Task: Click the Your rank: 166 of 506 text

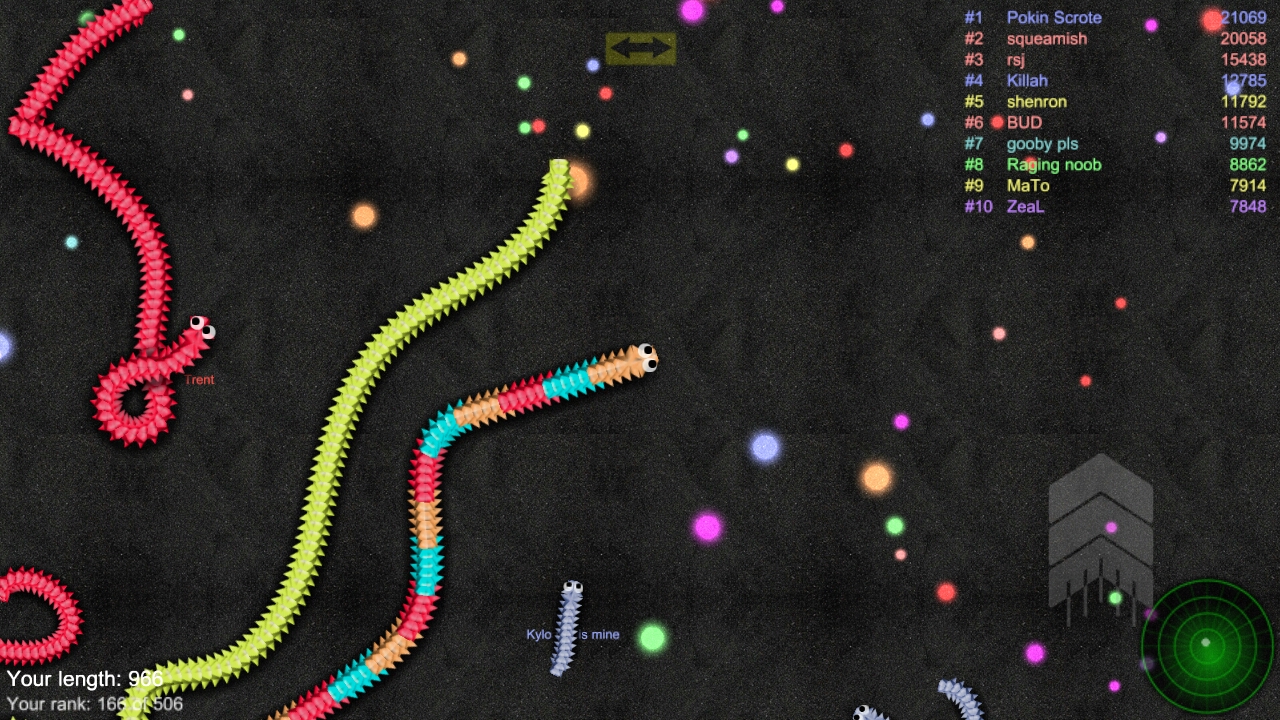Action: point(94,703)
